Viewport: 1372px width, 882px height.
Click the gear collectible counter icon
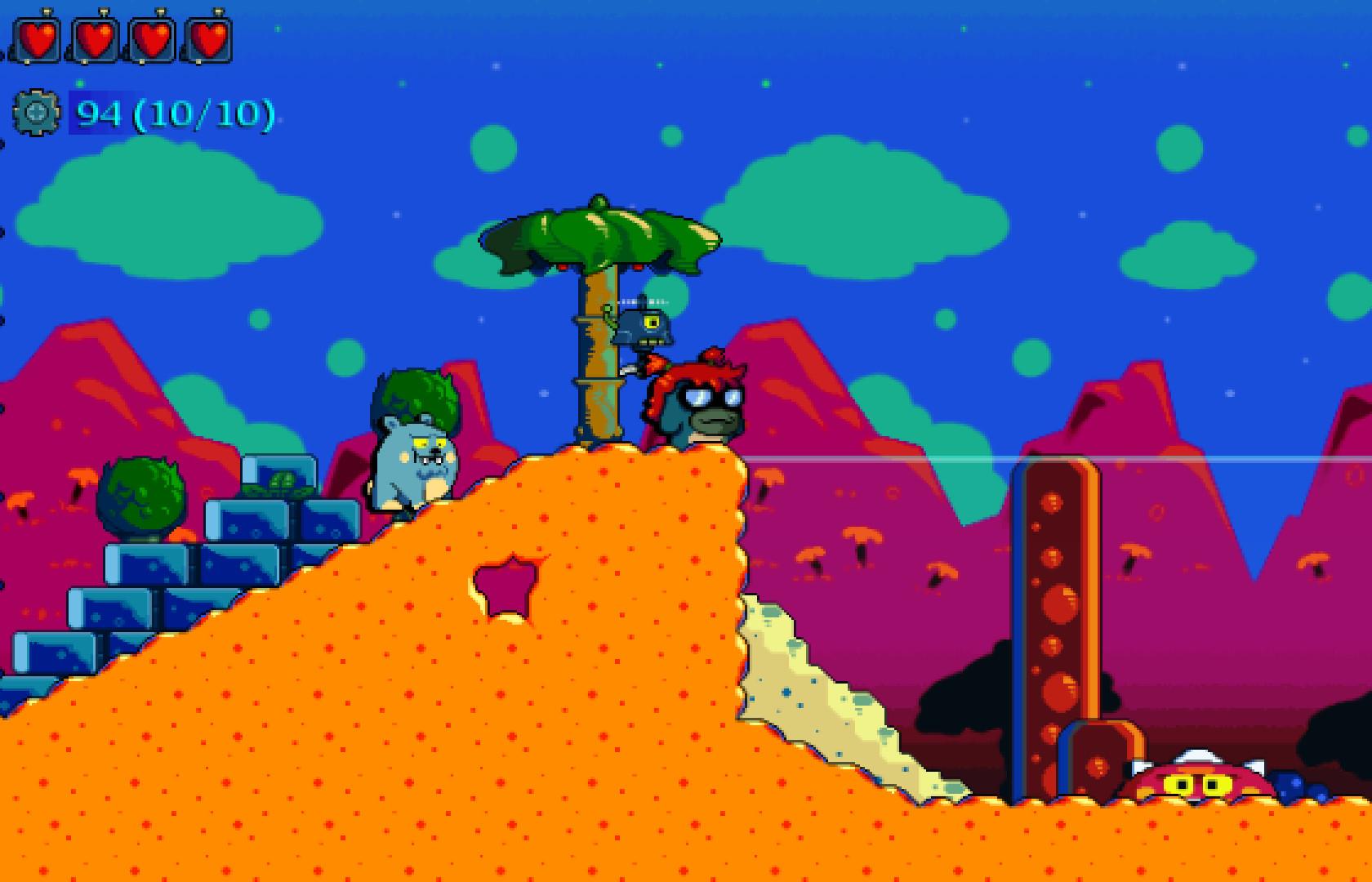coord(34,114)
